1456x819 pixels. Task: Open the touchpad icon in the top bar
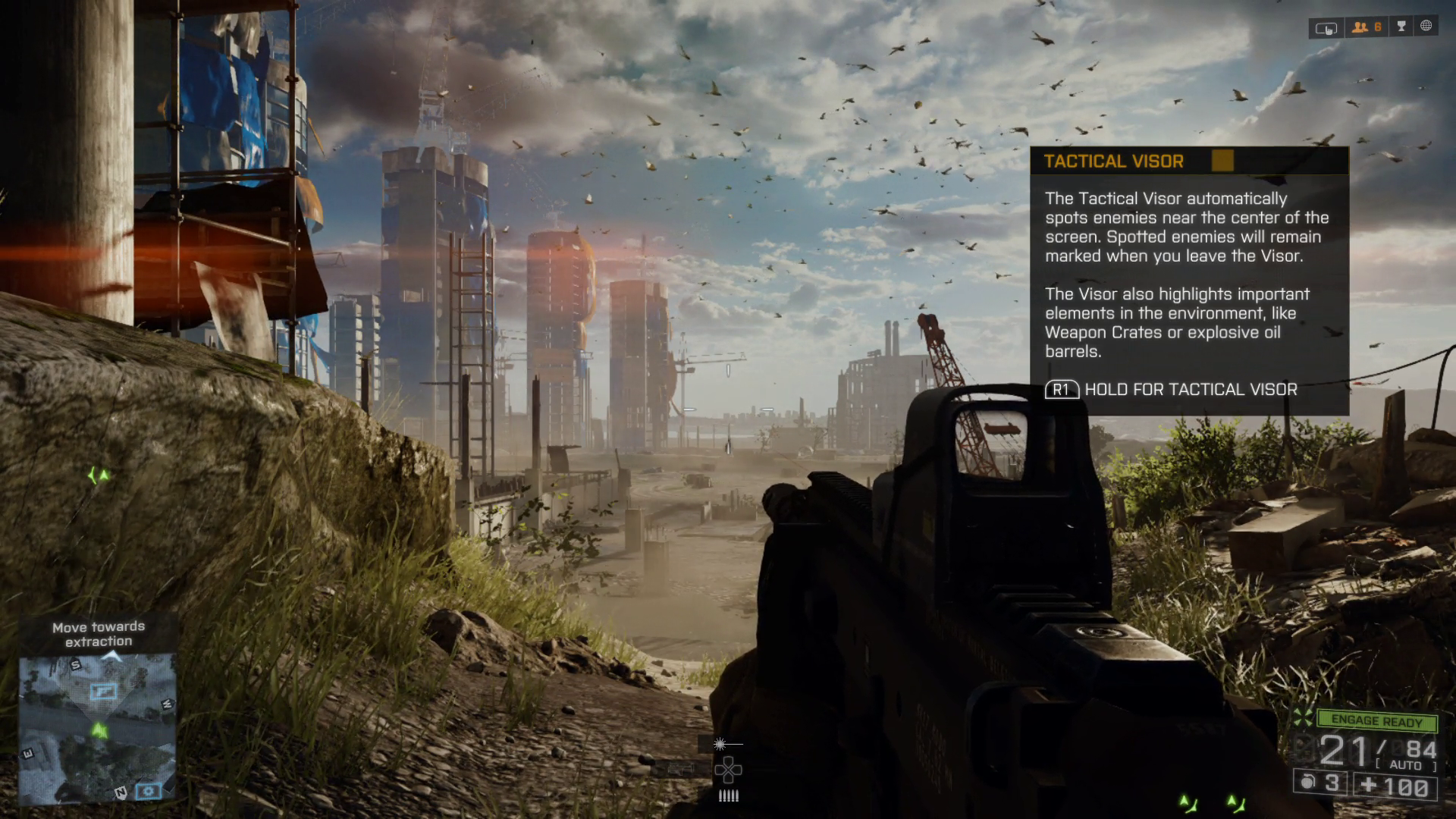(x=1326, y=28)
